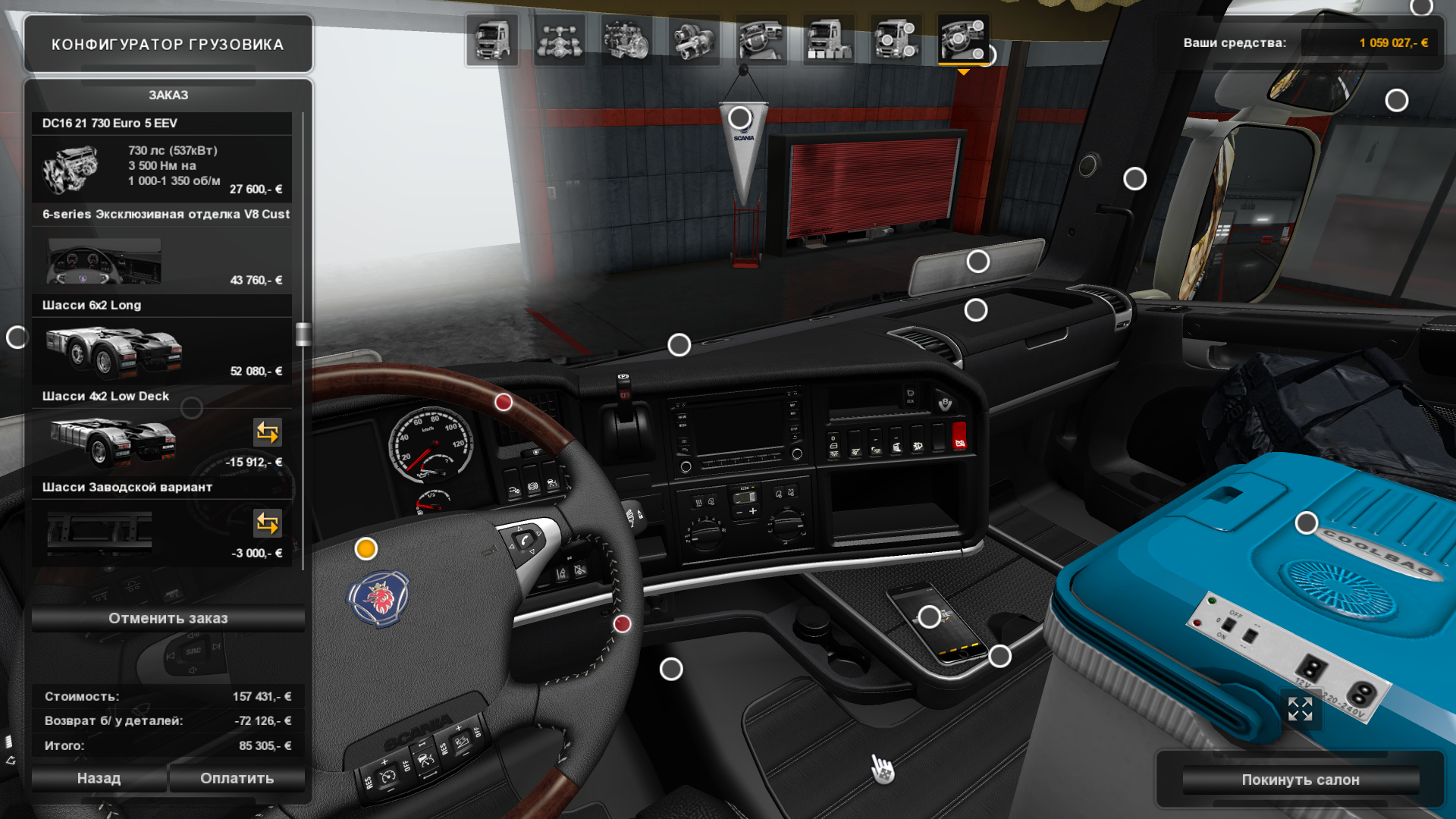Cancel the order with Отменить заказ
This screenshot has width=1456, height=819.
pos(168,618)
